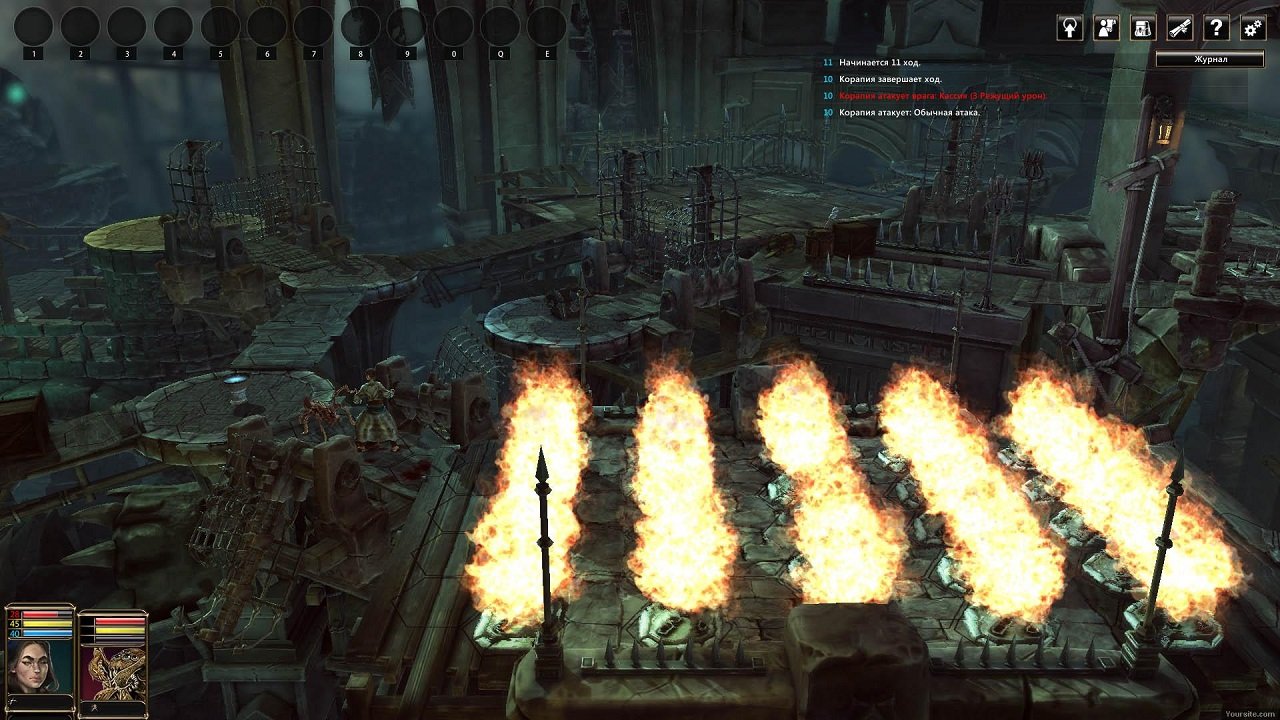Open the backpack inventory icon
This screenshot has height=720, width=1280.
click(x=1144, y=27)
